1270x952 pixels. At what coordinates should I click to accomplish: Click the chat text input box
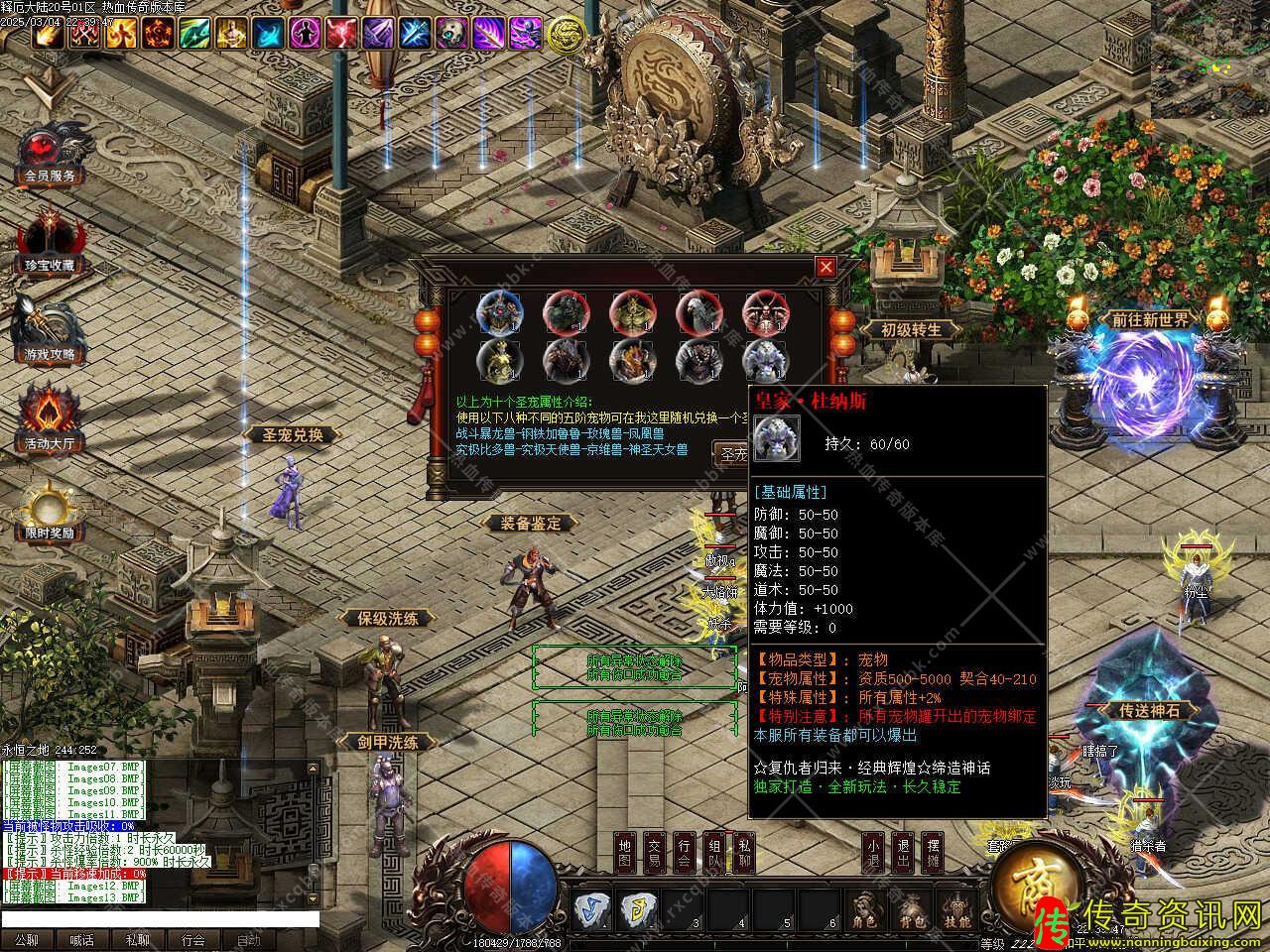(x=159, y=919)
